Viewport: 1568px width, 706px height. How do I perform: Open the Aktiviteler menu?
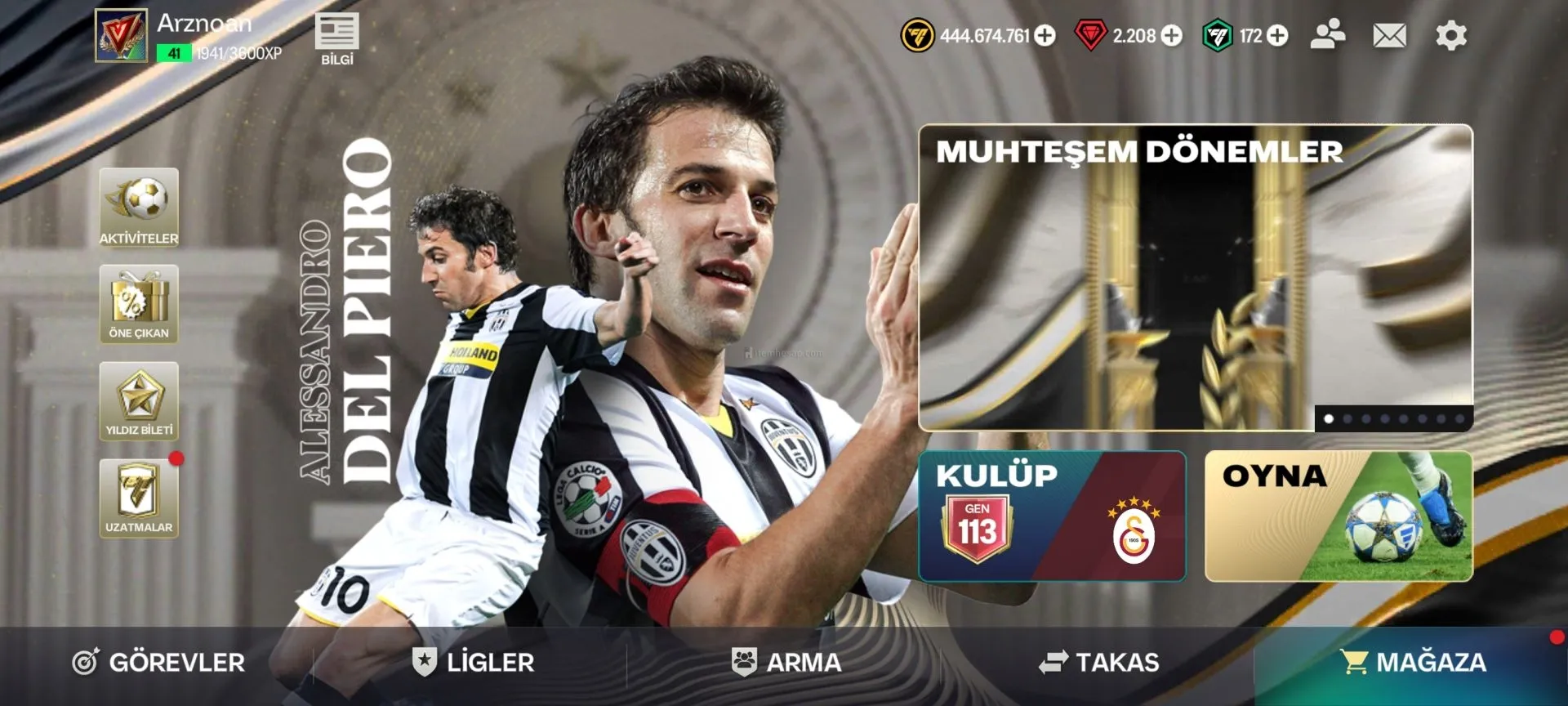[x=139, y=208]
